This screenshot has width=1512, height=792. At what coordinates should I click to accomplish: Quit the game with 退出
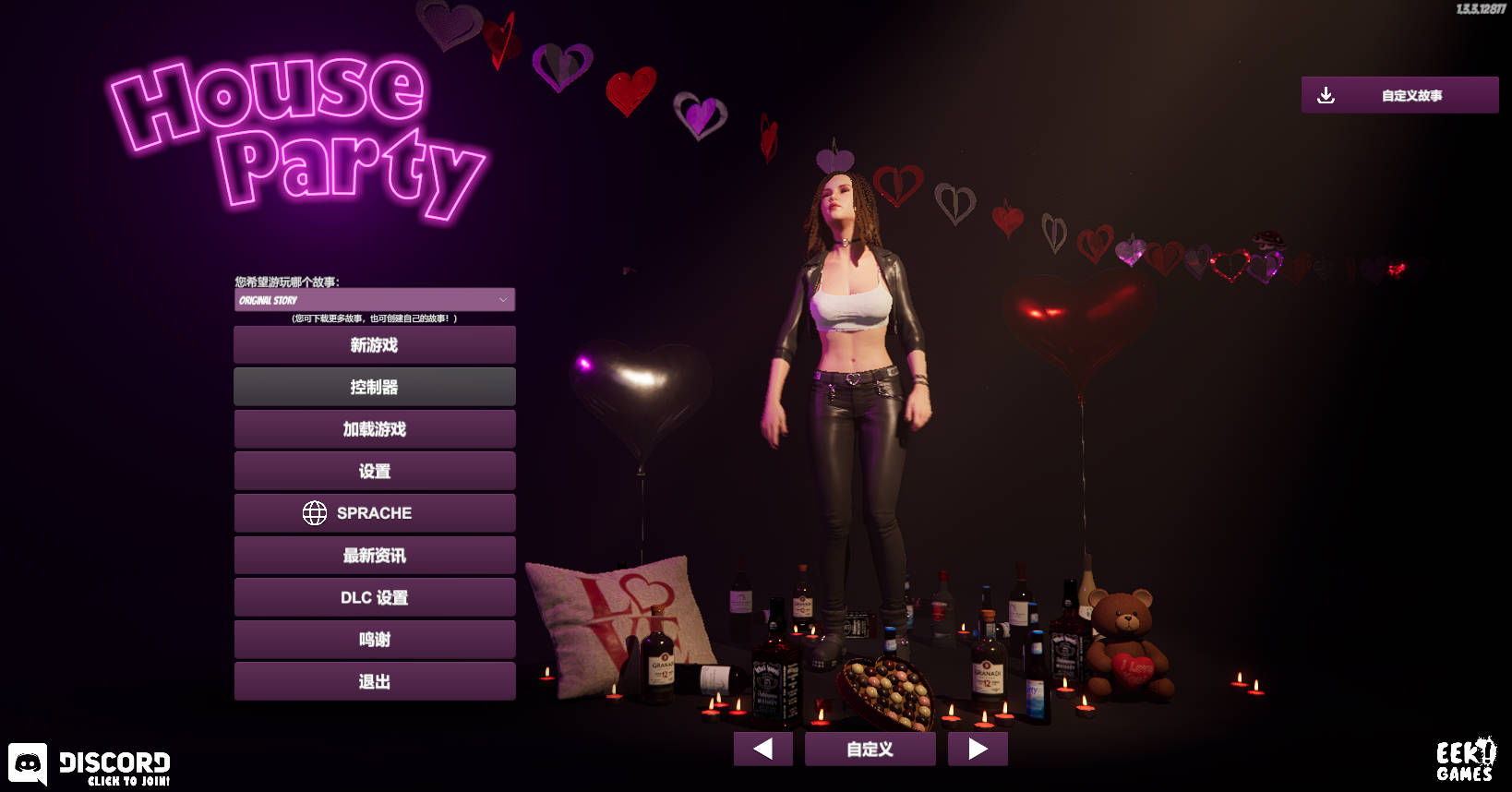375,680
